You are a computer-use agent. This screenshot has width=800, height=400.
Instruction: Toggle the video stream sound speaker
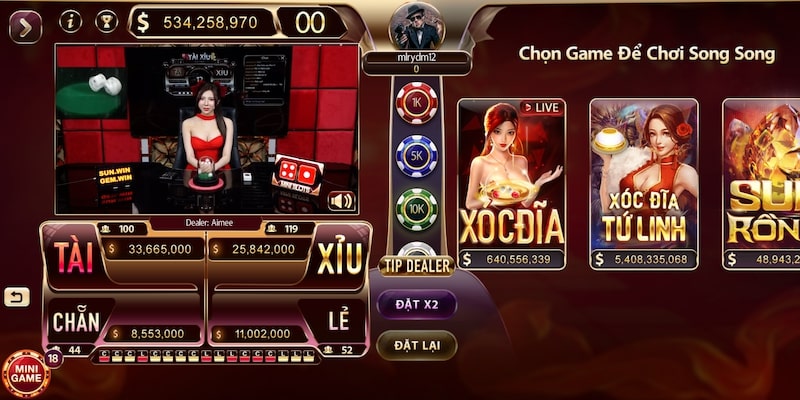pos(342,201)
